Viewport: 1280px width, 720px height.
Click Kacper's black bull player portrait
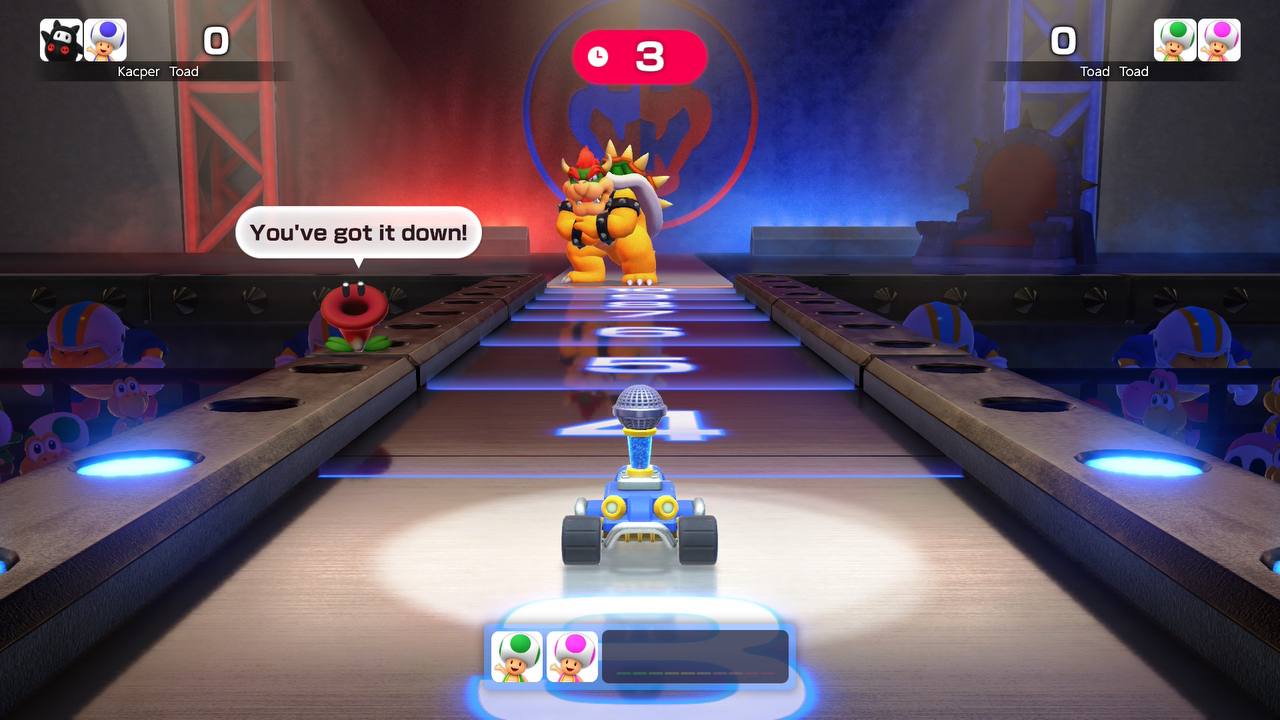(61, 41)
